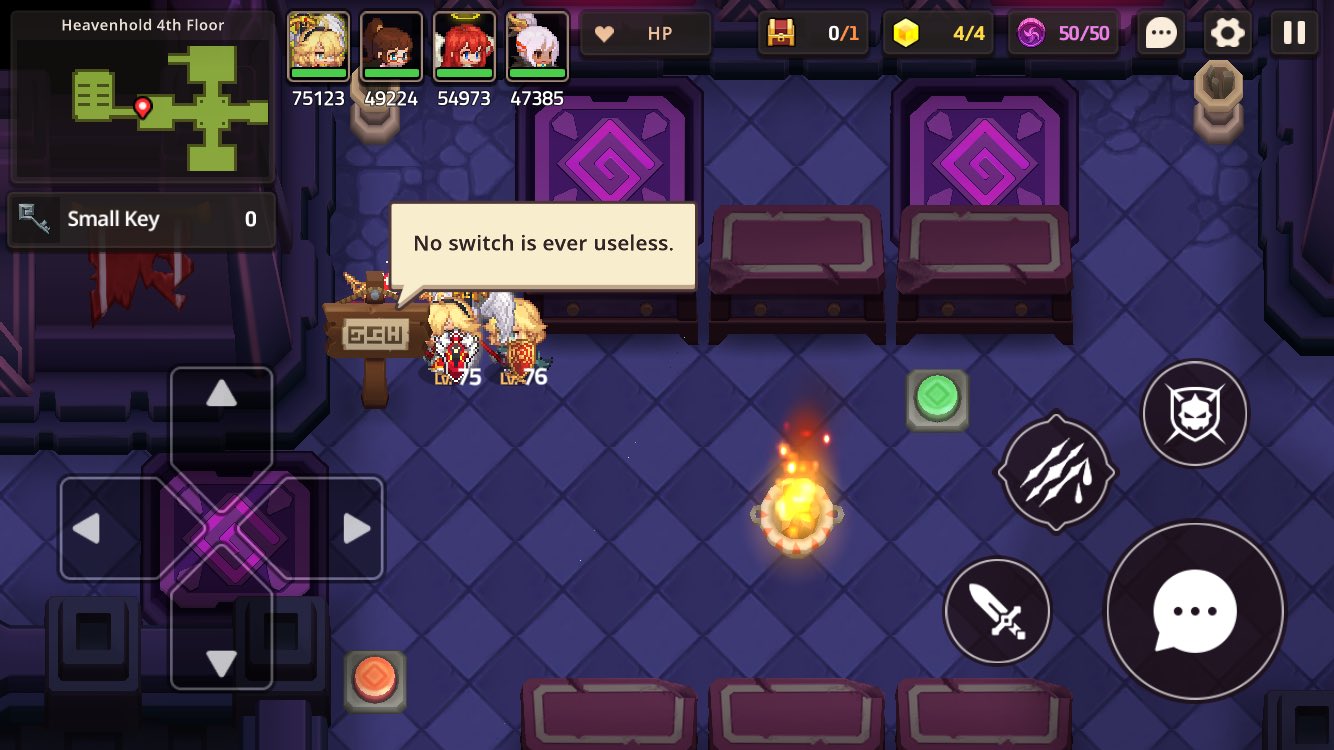Trigger the demon shield chain skill
The image size is (1334, 750).
[1194, 413]
